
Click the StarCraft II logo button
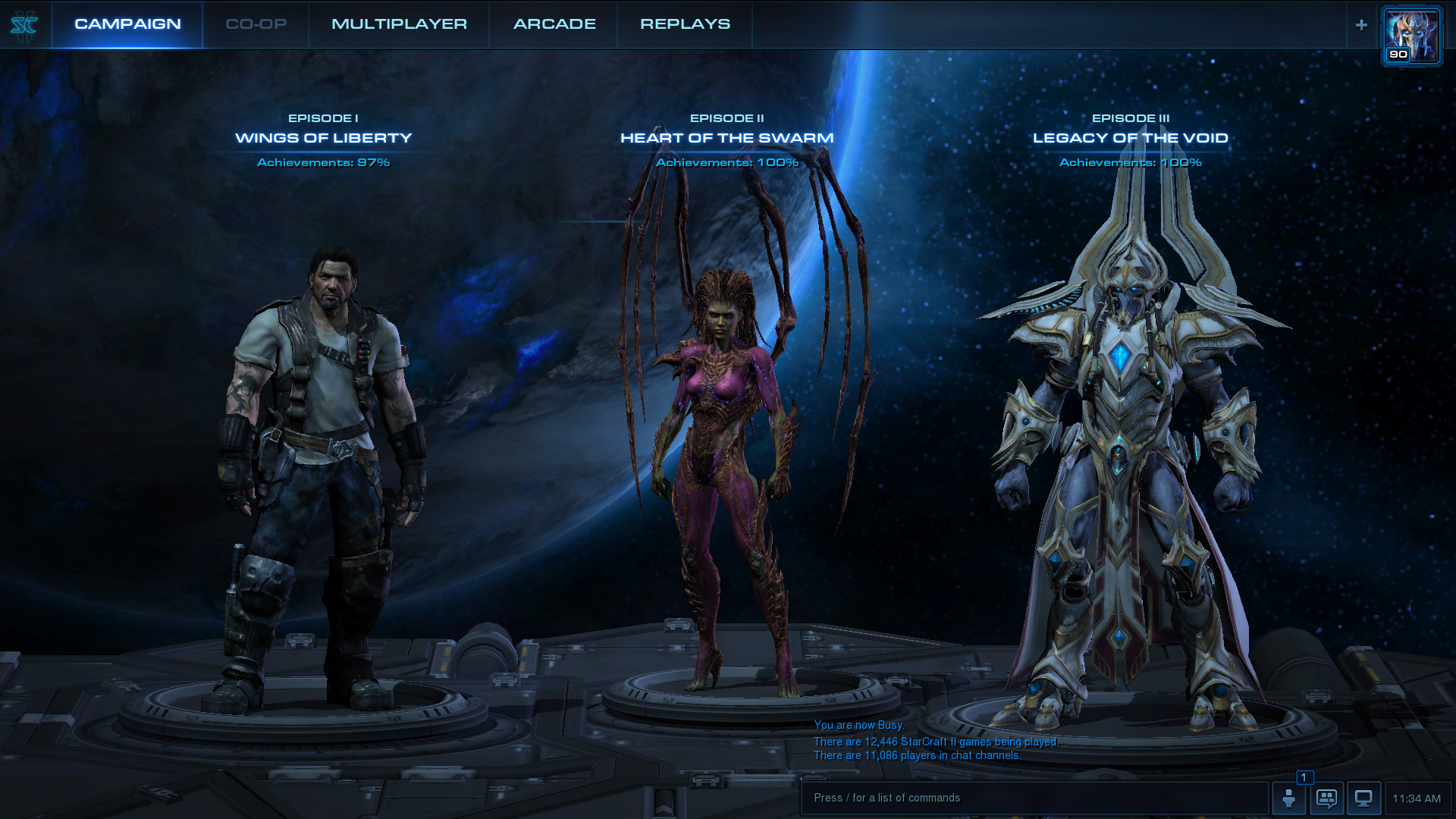pos(24,26)
